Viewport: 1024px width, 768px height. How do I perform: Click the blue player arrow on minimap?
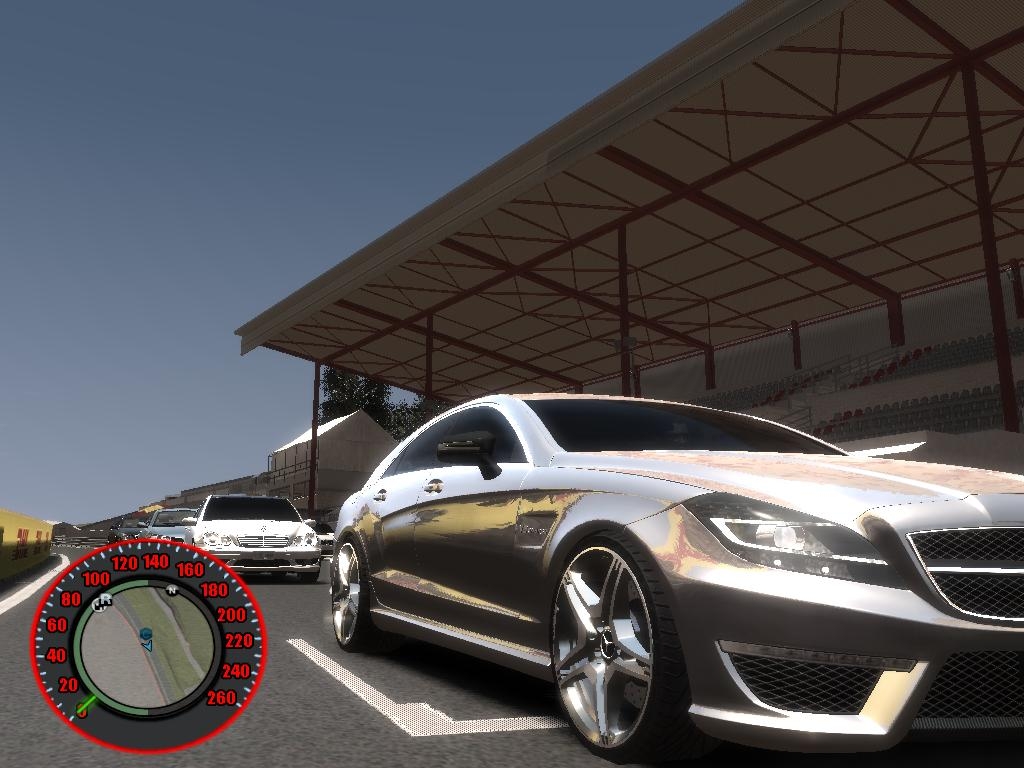coord(147,646)
